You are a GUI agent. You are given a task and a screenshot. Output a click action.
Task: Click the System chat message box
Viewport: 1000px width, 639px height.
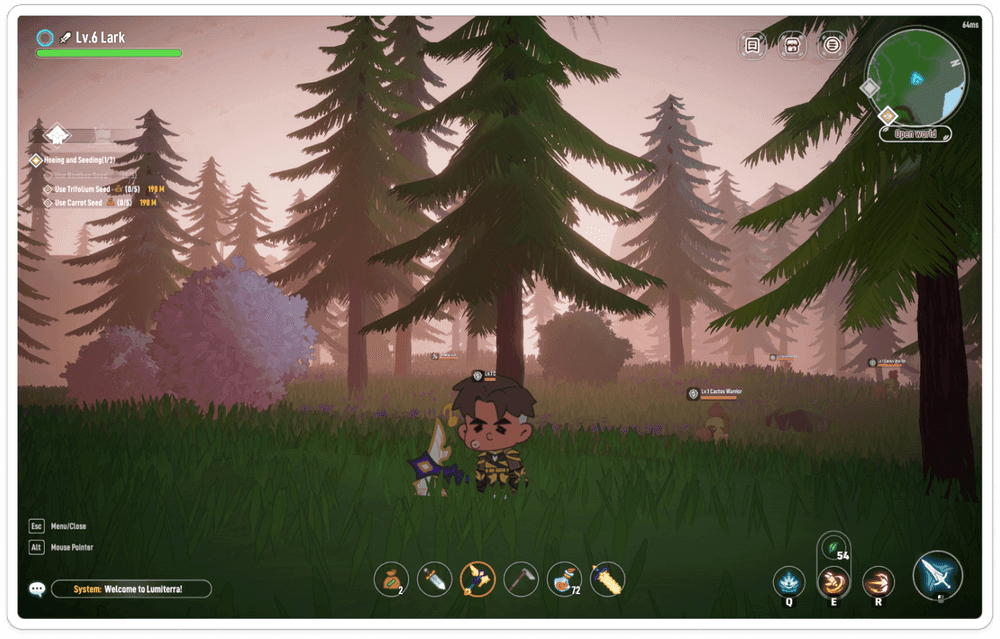tap(131, 589)
